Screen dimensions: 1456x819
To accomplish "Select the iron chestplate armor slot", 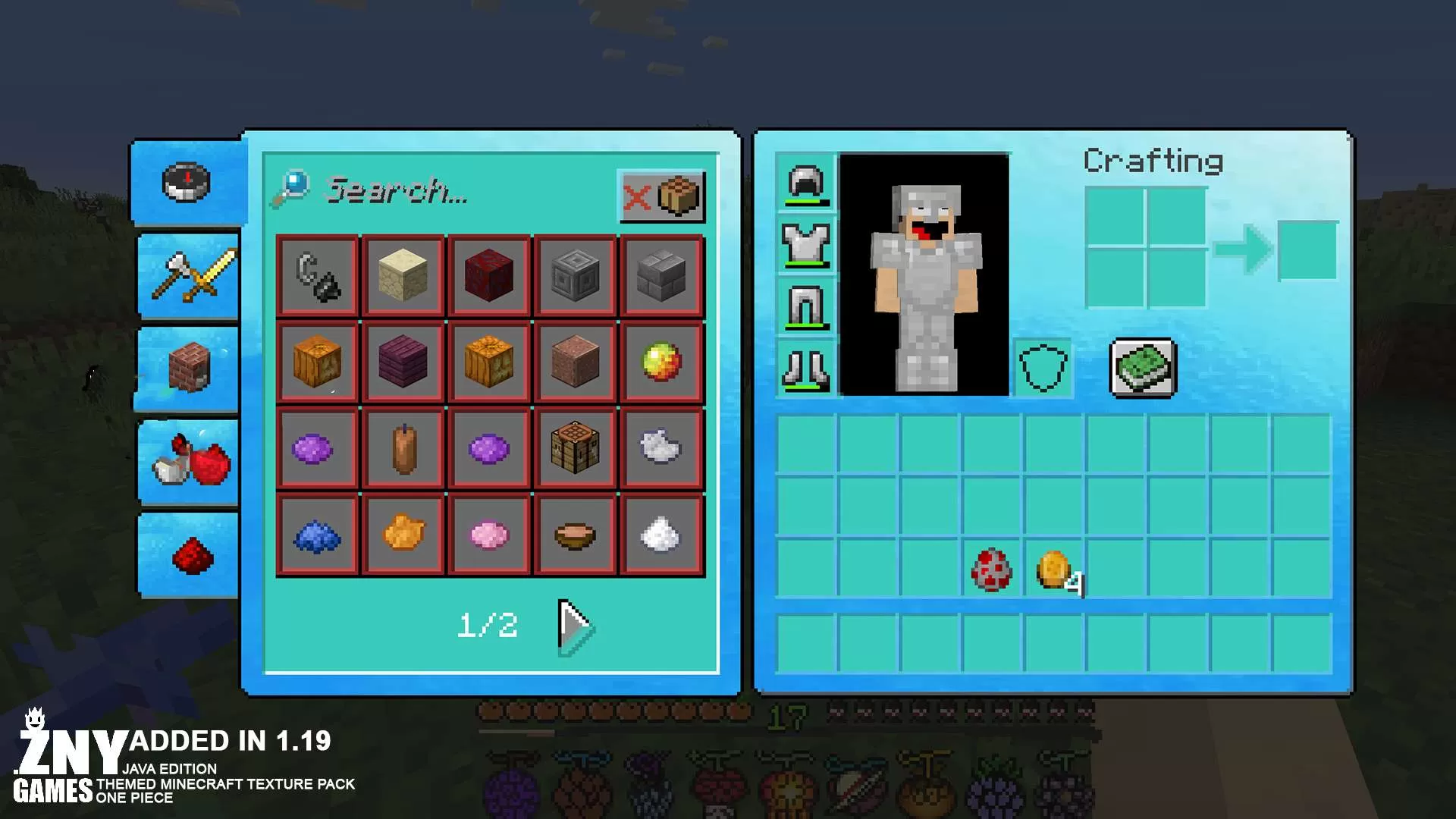I will coord(805,245).
